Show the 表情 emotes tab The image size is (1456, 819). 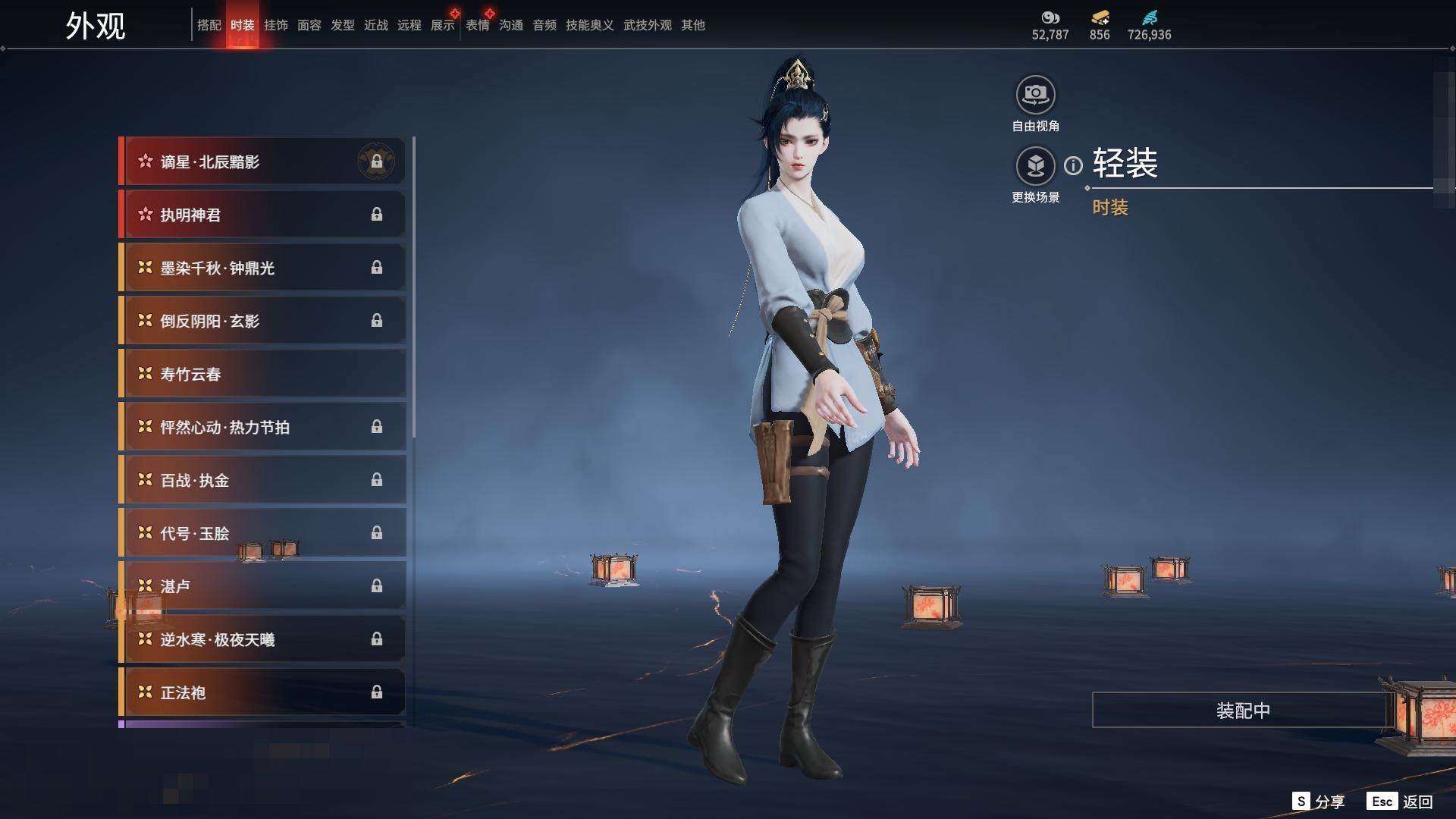tap(478, 25)
